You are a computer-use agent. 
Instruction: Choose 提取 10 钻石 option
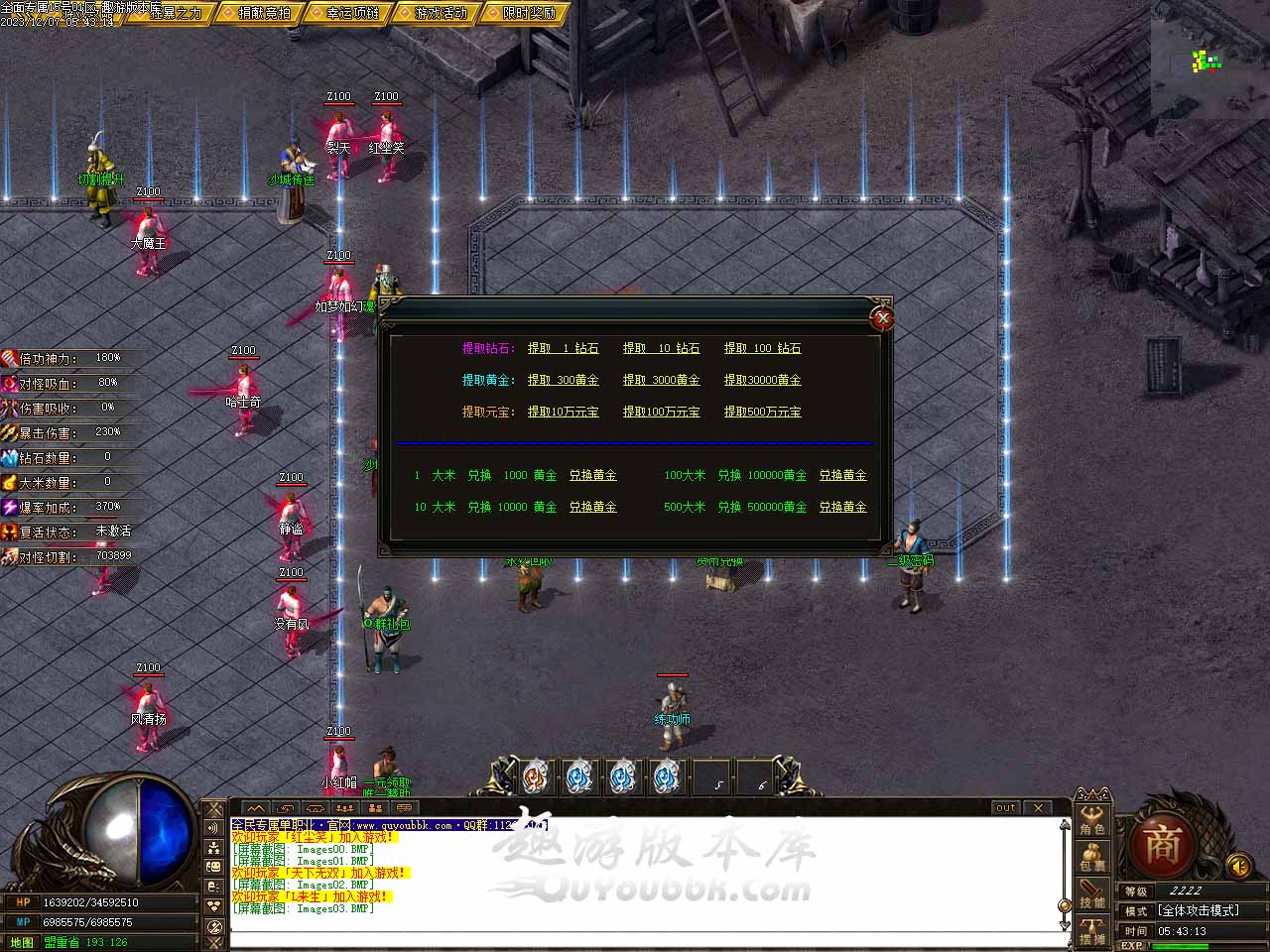click(x=661, y=348)
